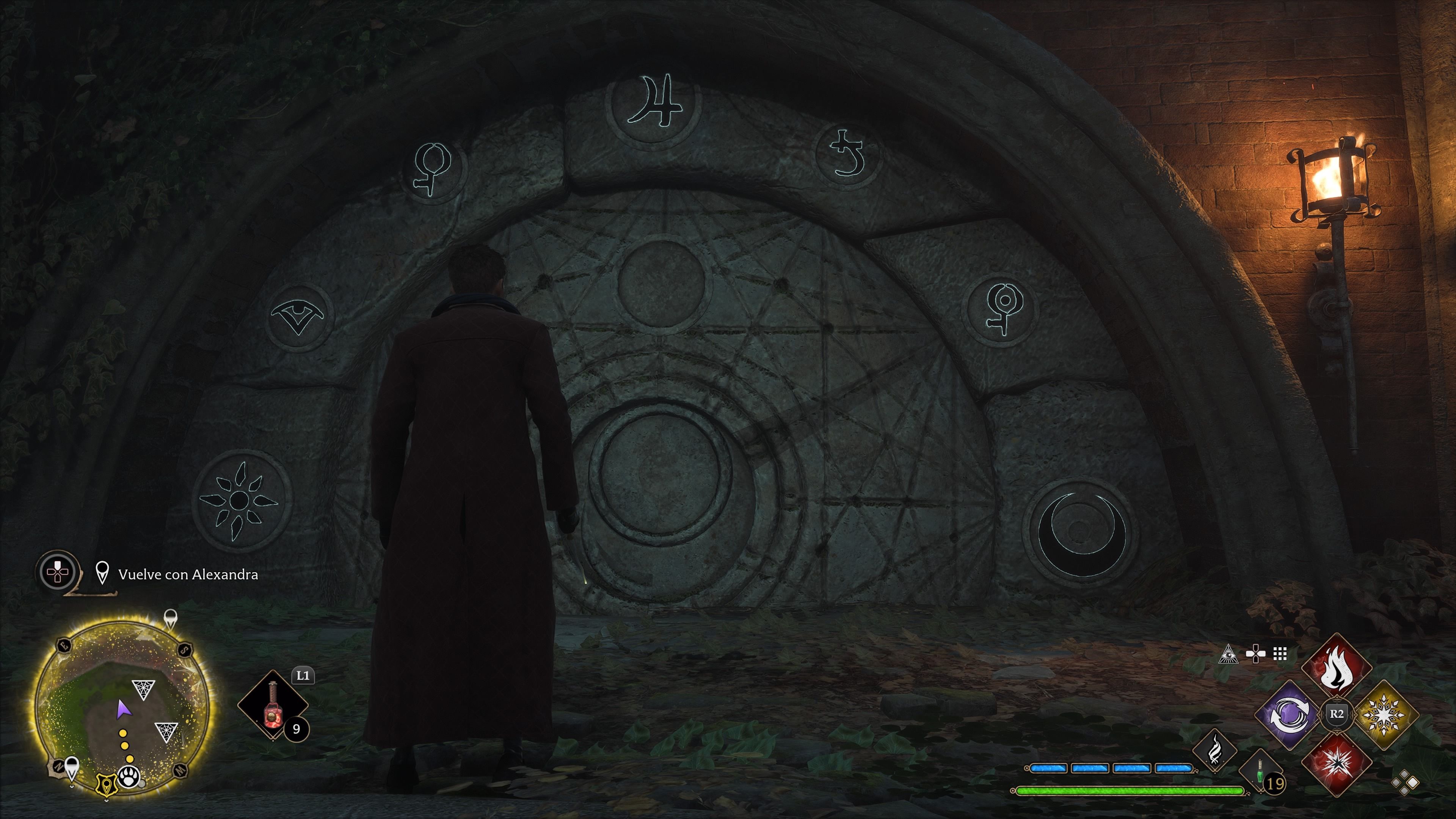The height and width of the screenshot is (819, 1456).
Task: Activate the purple swirling arrows spell
Action: pos(1289,714)
